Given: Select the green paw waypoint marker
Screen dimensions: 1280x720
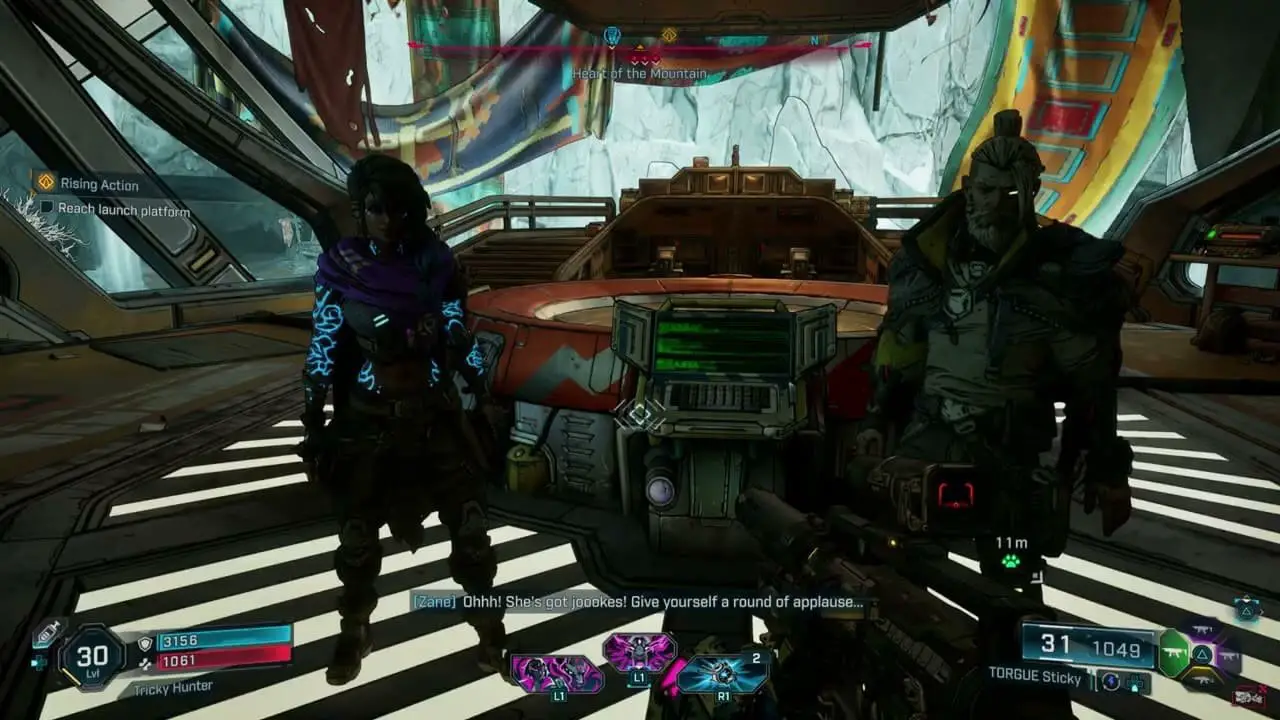Looking at the screenshot, I should click(1013, 560).
